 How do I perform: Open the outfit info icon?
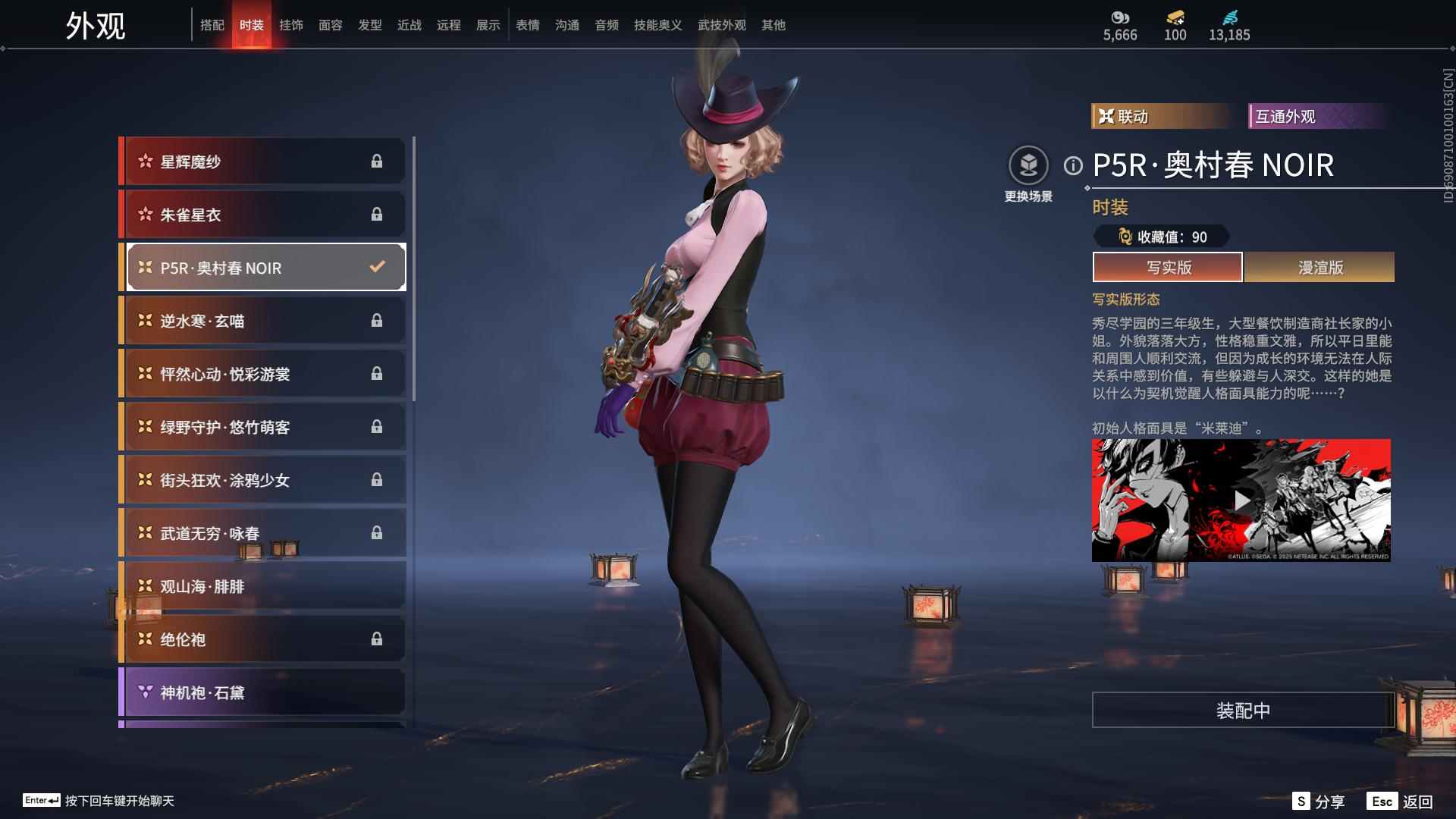(1073, 165)
